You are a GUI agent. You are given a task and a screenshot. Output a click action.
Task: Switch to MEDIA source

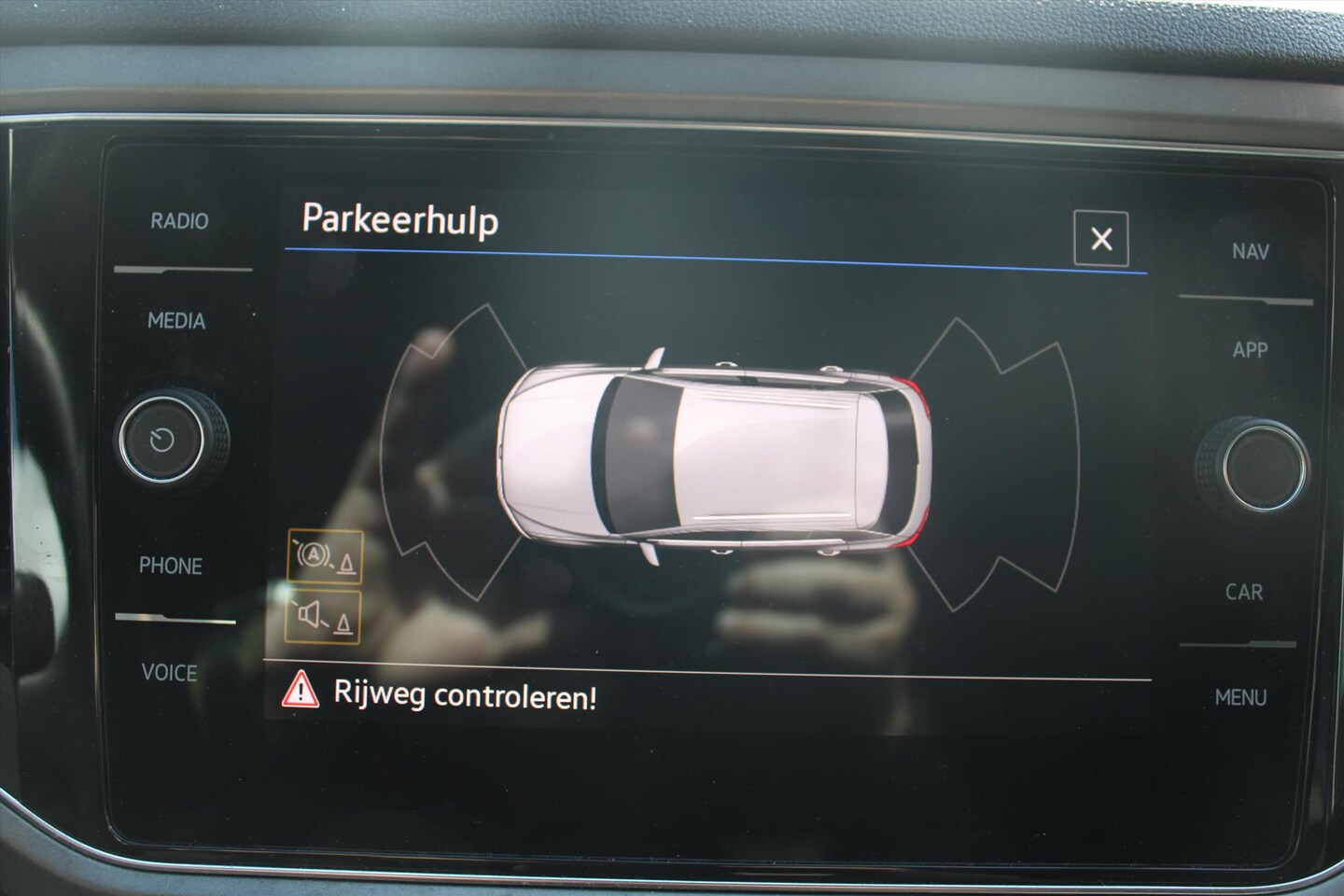click(x=175, y=321)
